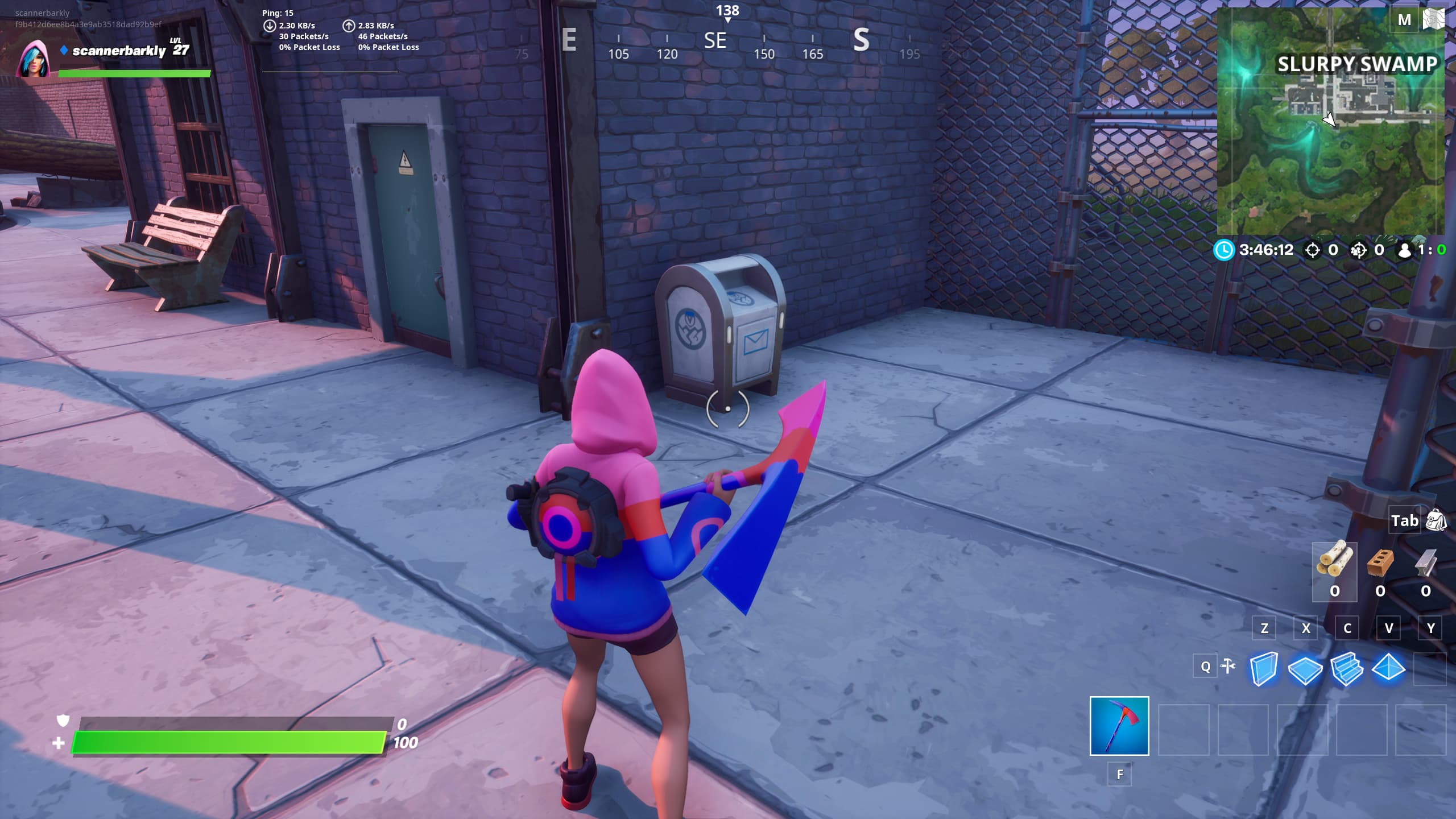Click the trap slot marked Q
The height and width of the screenshot is (819, 1456).
(x=1204, y=665)
